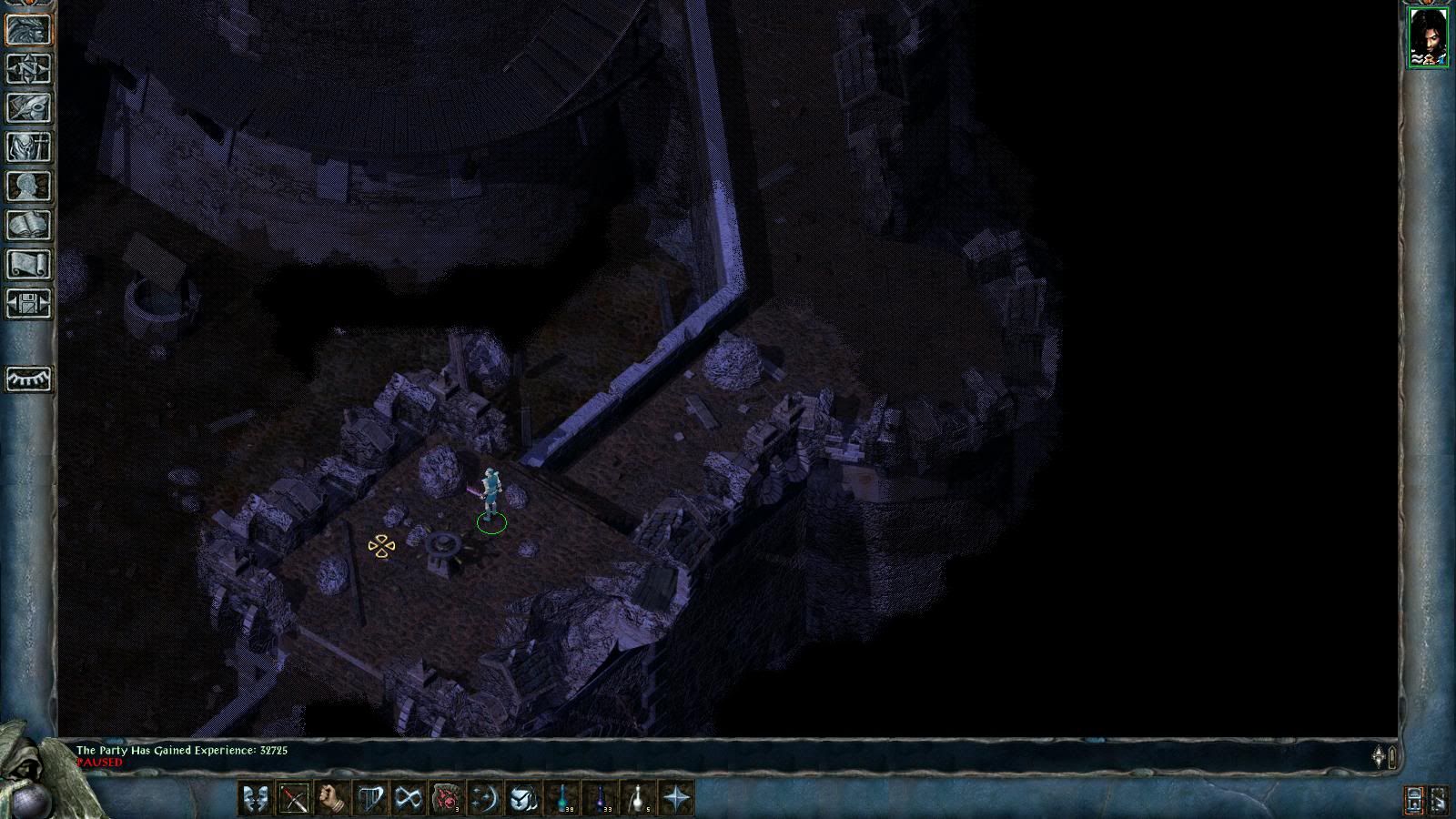This screenshot has height=819, width=1456.
Task: Open the character record bust button
Action: point(29,187)
